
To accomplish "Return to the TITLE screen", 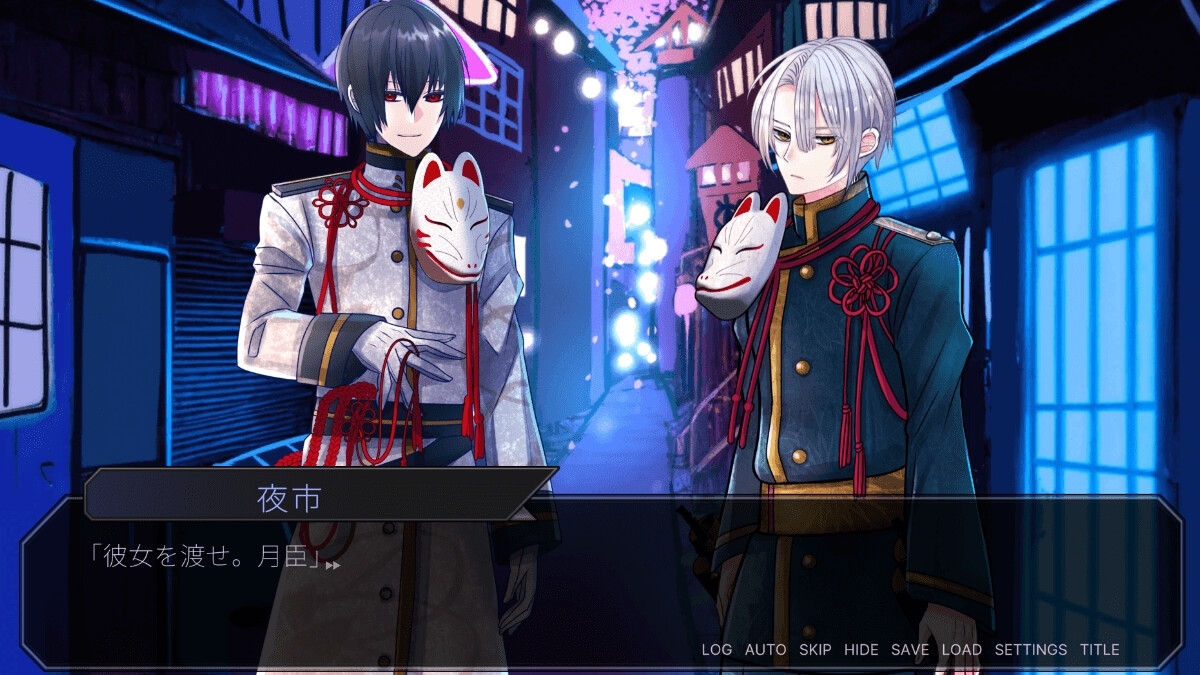I will 1099,650.
